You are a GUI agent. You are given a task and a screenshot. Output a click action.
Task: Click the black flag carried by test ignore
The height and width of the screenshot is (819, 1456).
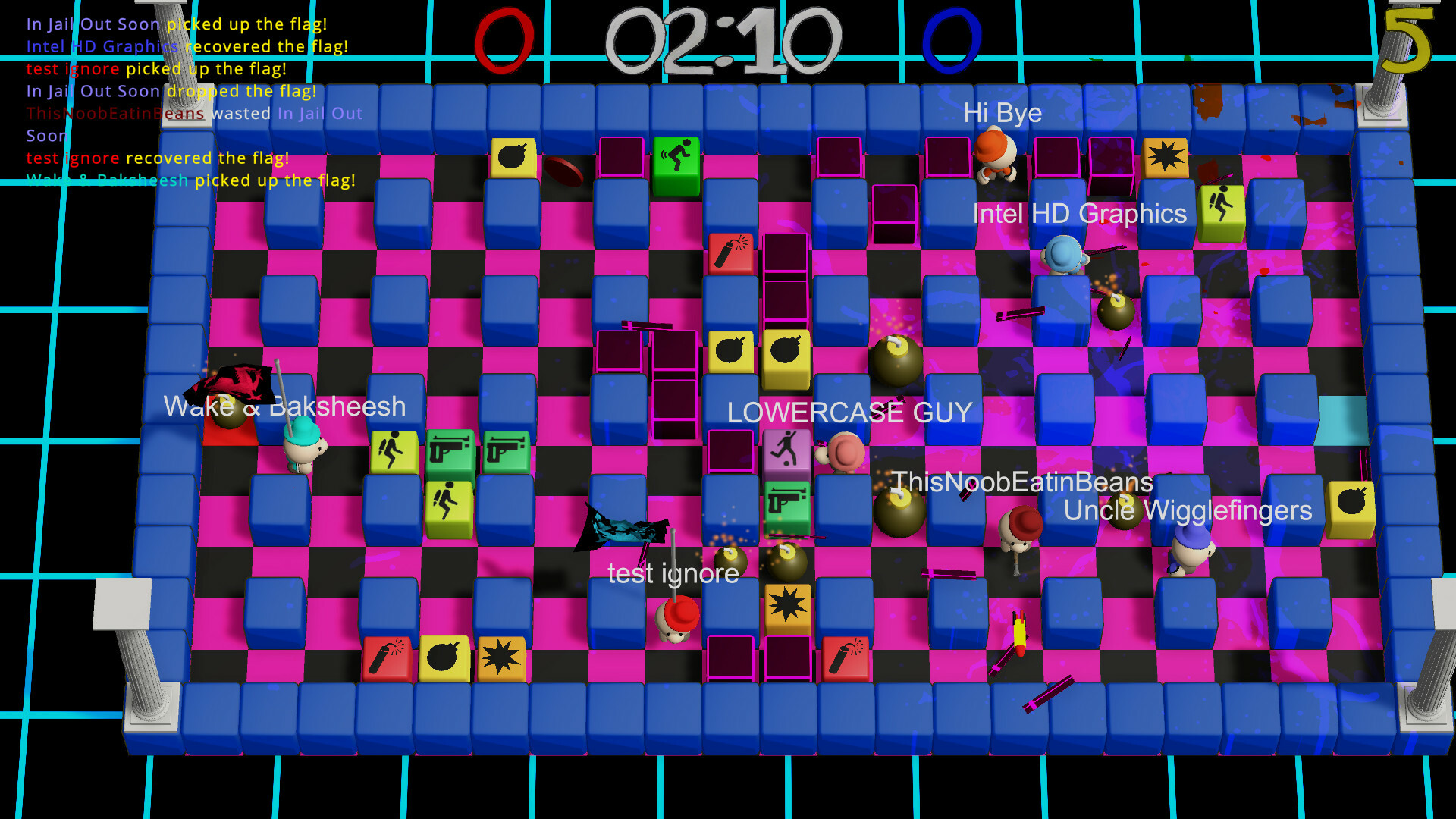point(622,531)
